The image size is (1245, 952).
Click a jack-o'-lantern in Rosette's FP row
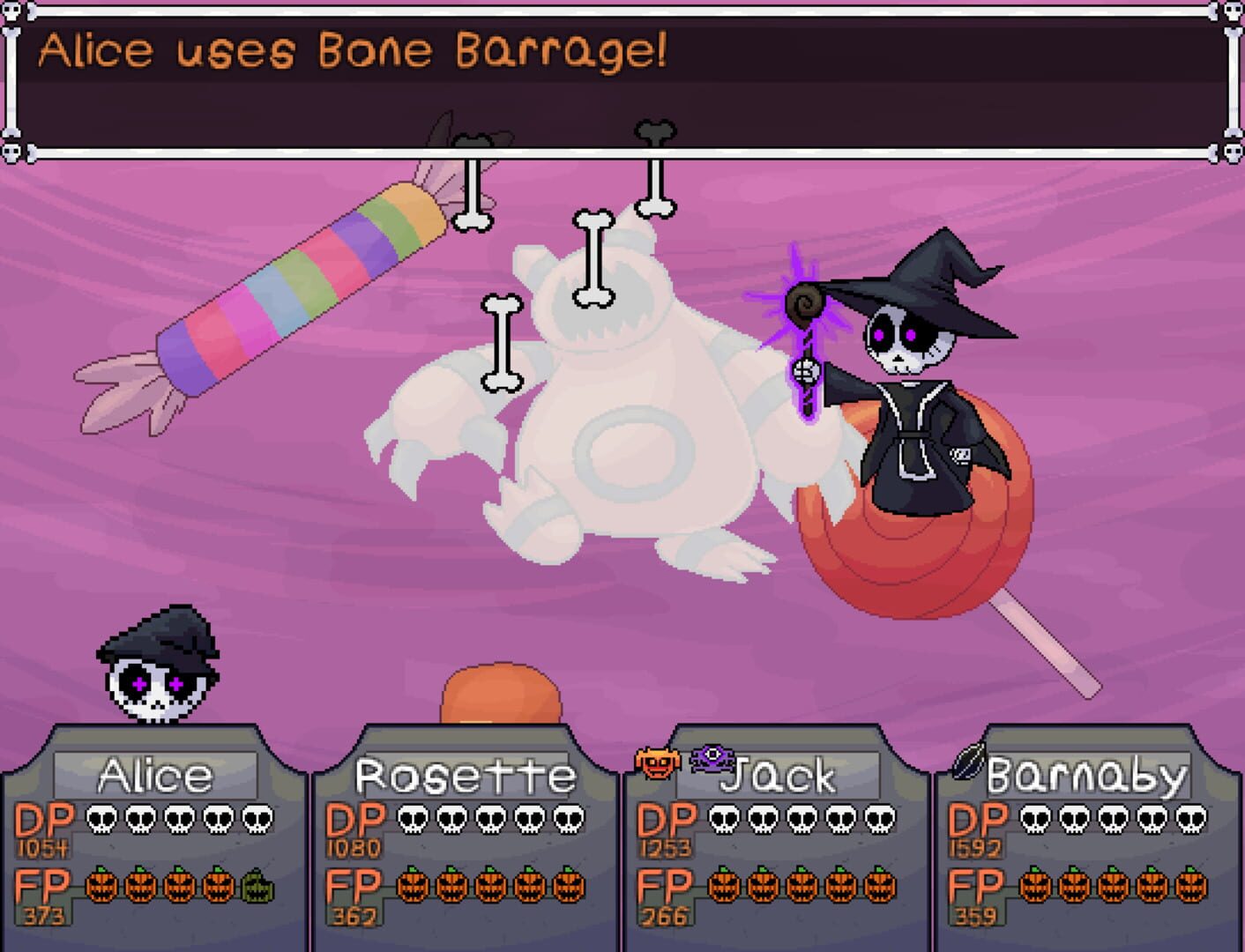(414, 889)
